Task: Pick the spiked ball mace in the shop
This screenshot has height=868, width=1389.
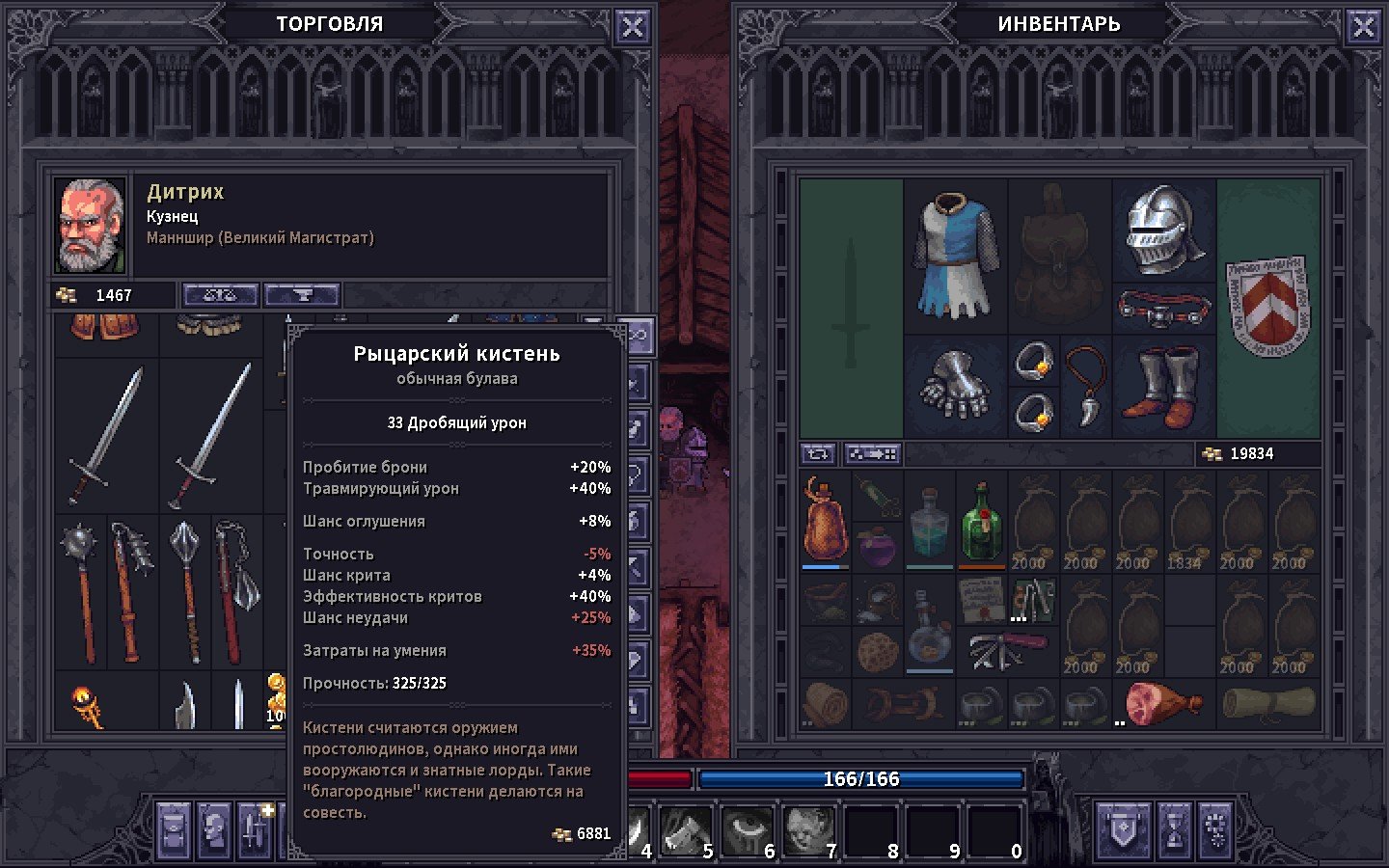Action: pos(81,591)
